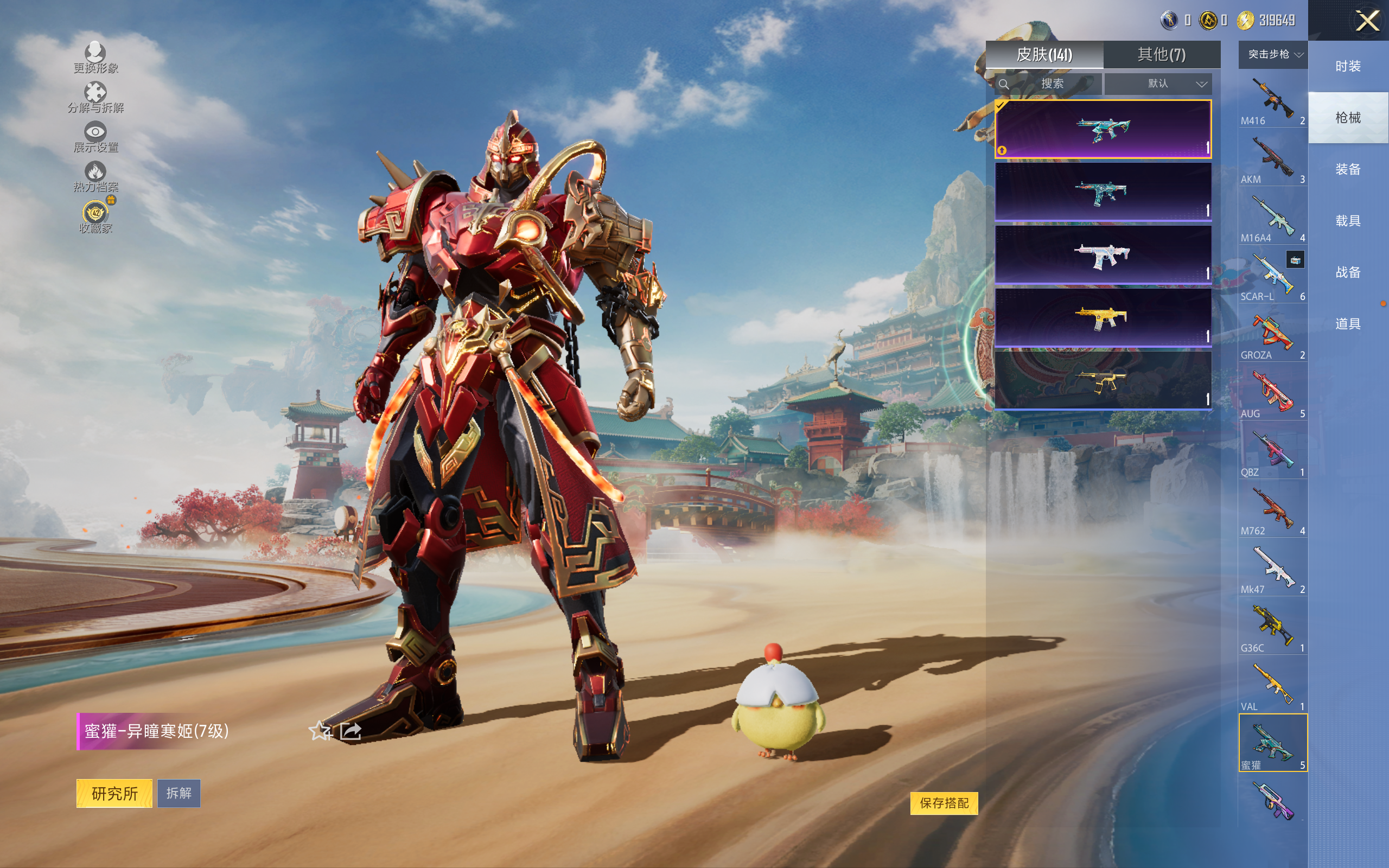Open the 展示设置 display settings
The image size is (1389, 868).
[95, 137]
